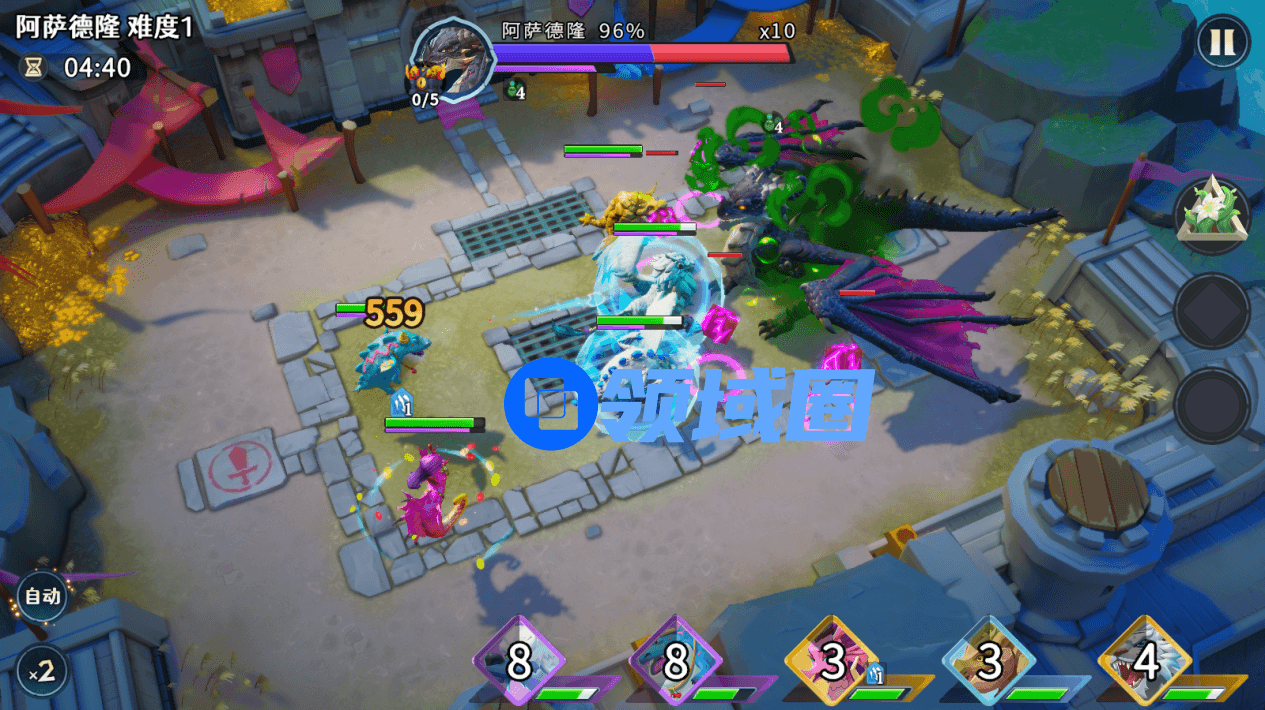Trigger the pink dragon skill card
This screenshot has height=710, width=1265.
833,662
